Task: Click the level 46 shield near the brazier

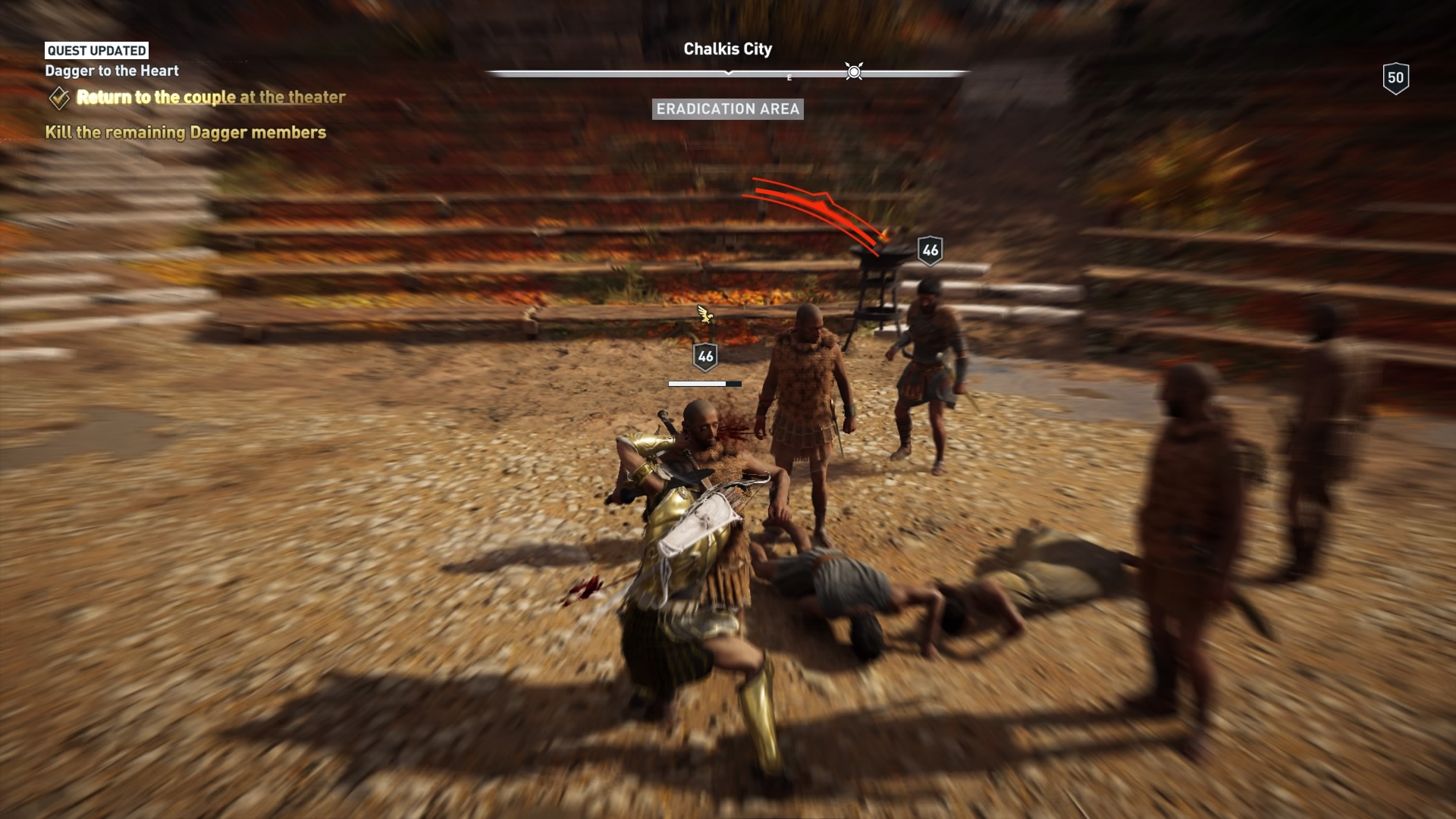Action: click(x=930, y=249)
